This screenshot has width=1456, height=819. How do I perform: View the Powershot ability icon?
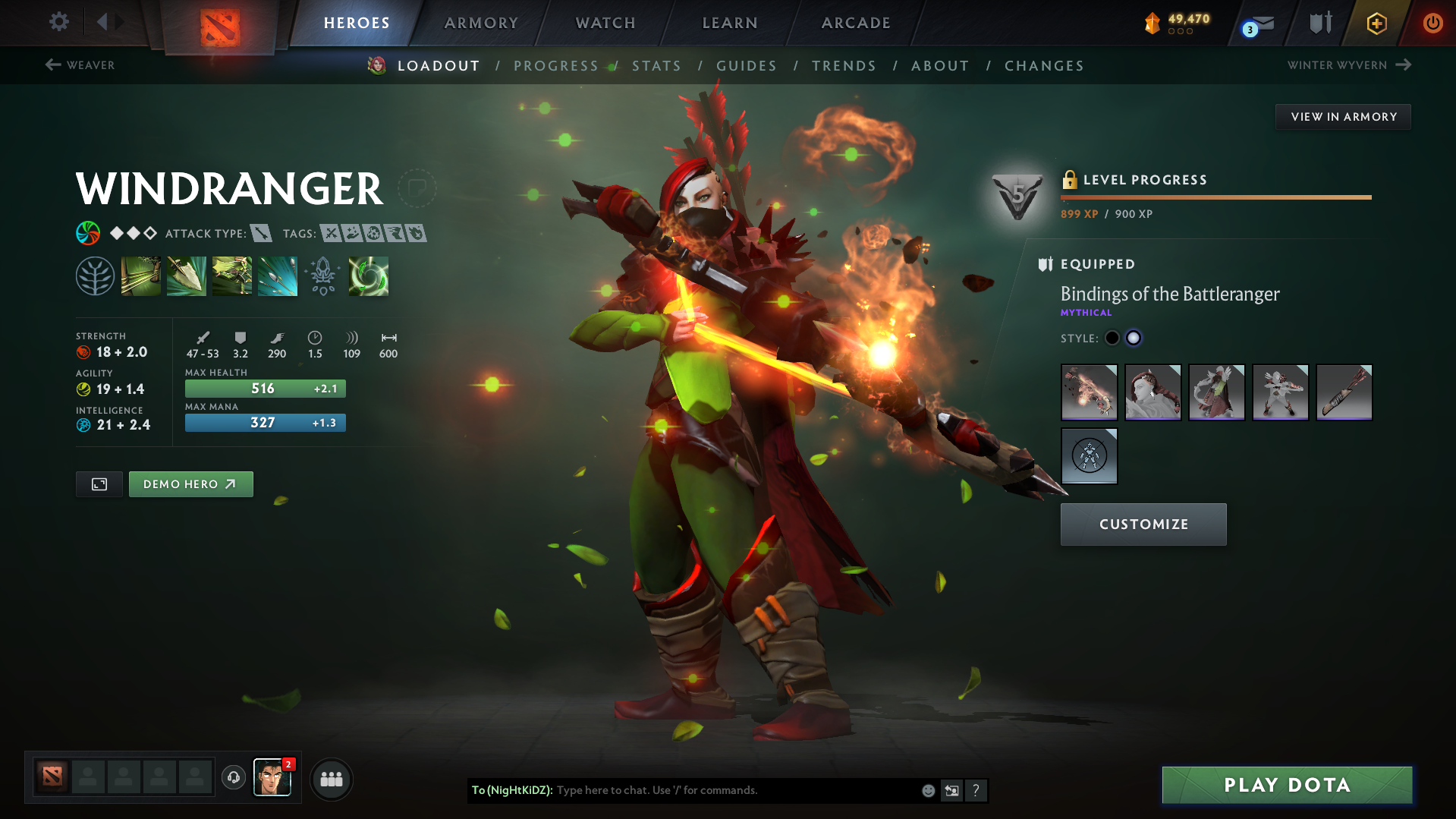[x=187, y=276]
